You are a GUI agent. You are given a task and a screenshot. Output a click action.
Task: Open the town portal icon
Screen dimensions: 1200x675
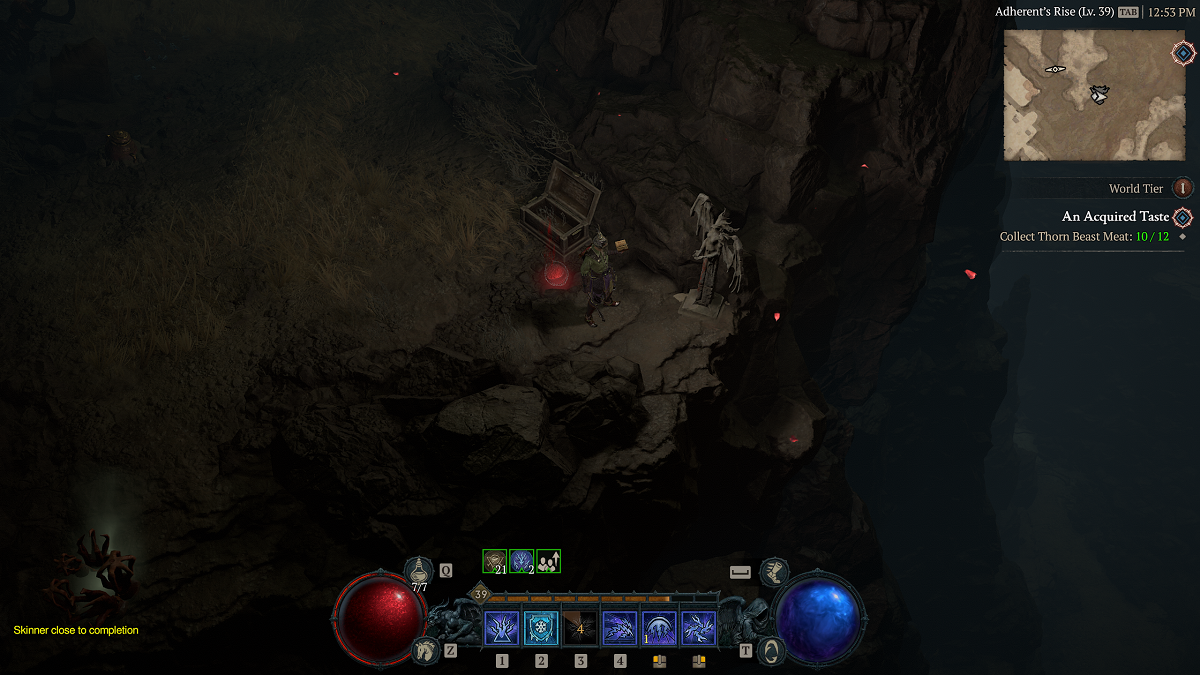[773, 650]
